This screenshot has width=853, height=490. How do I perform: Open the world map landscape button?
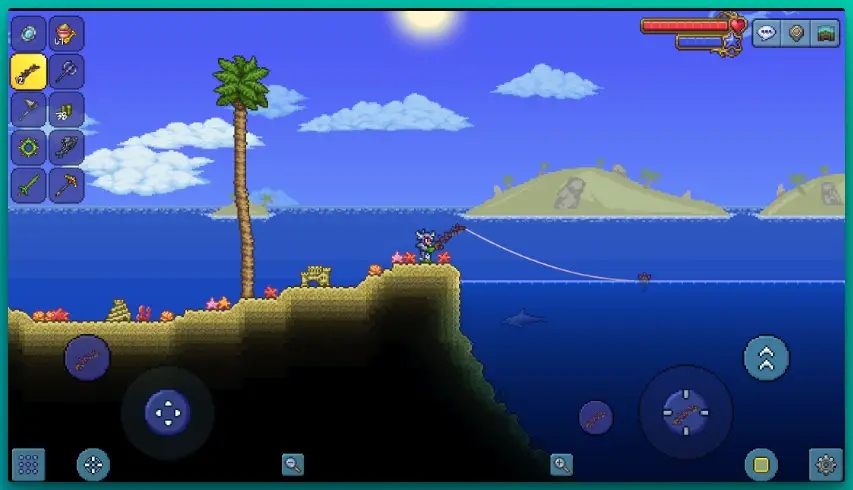click(x=825, y=32)
